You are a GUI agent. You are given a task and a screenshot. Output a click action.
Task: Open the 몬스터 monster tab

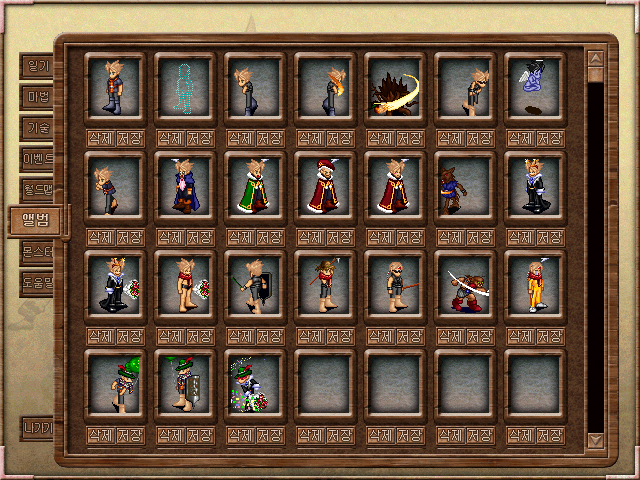coord(37,252)
